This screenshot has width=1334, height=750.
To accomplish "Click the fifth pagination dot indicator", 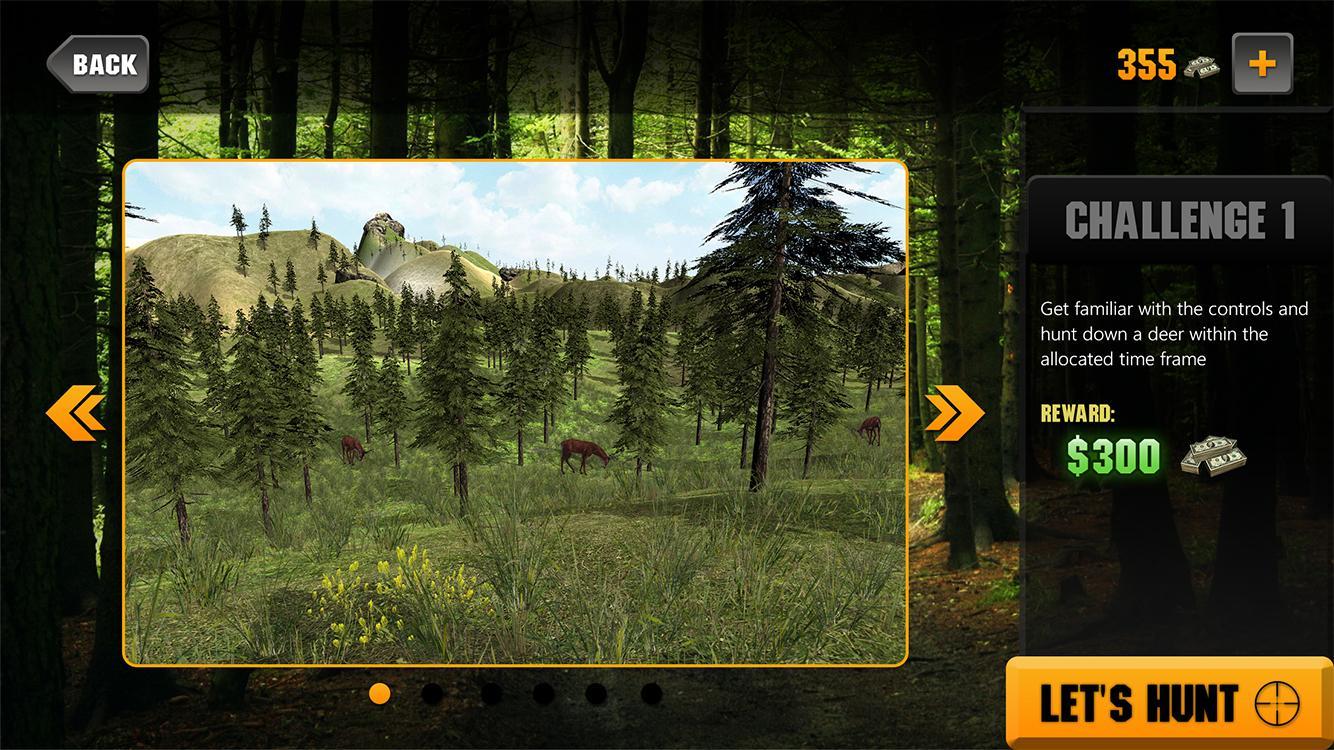I will point(596,692).
